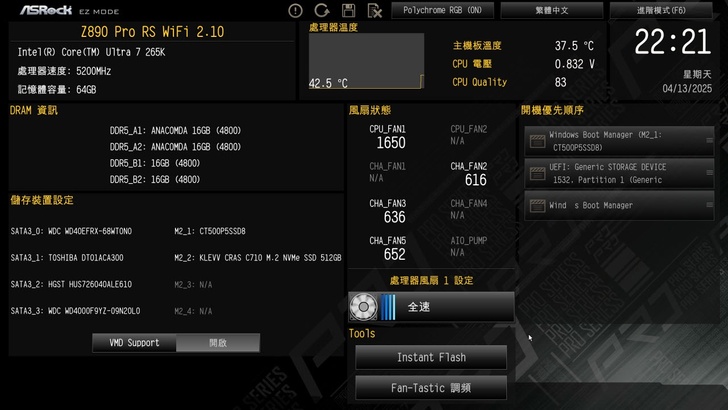This screenshot has width=728, height=410.
Task: Select Windows Boot Manager (M2_1) boot entry
Action: coord(620,140)
